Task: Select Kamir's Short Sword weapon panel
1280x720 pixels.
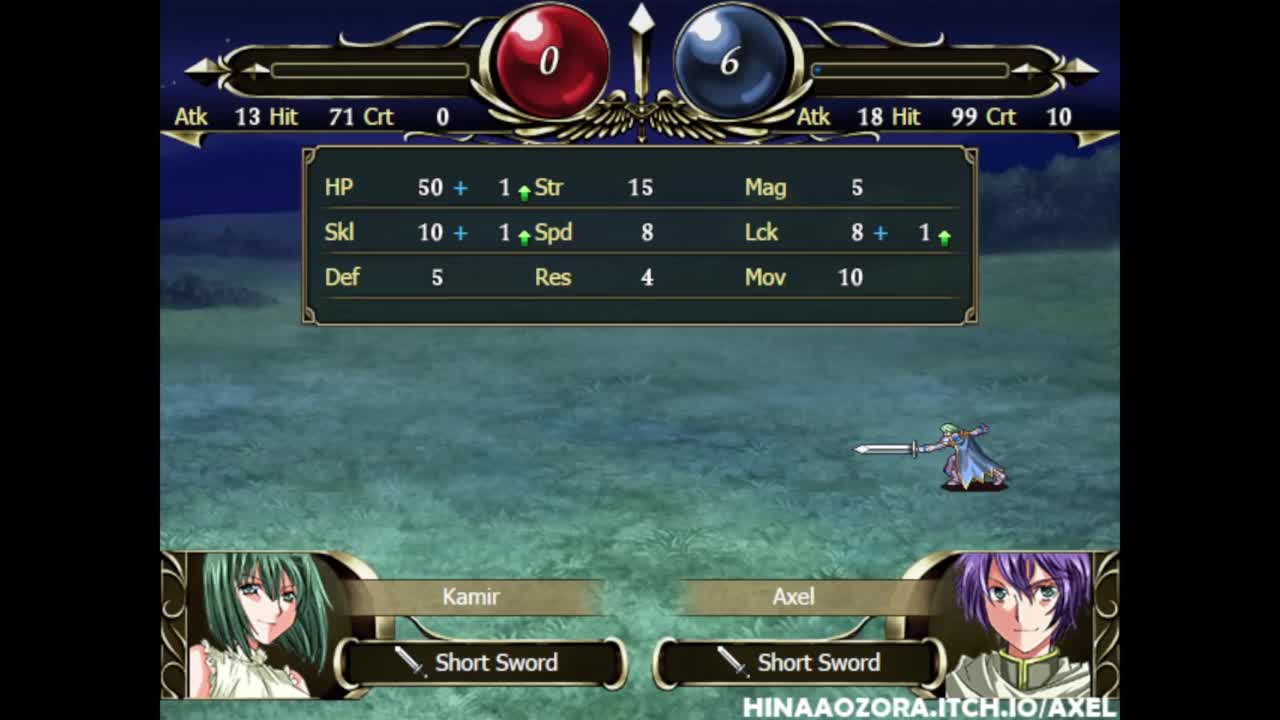Action: point(481,663)
